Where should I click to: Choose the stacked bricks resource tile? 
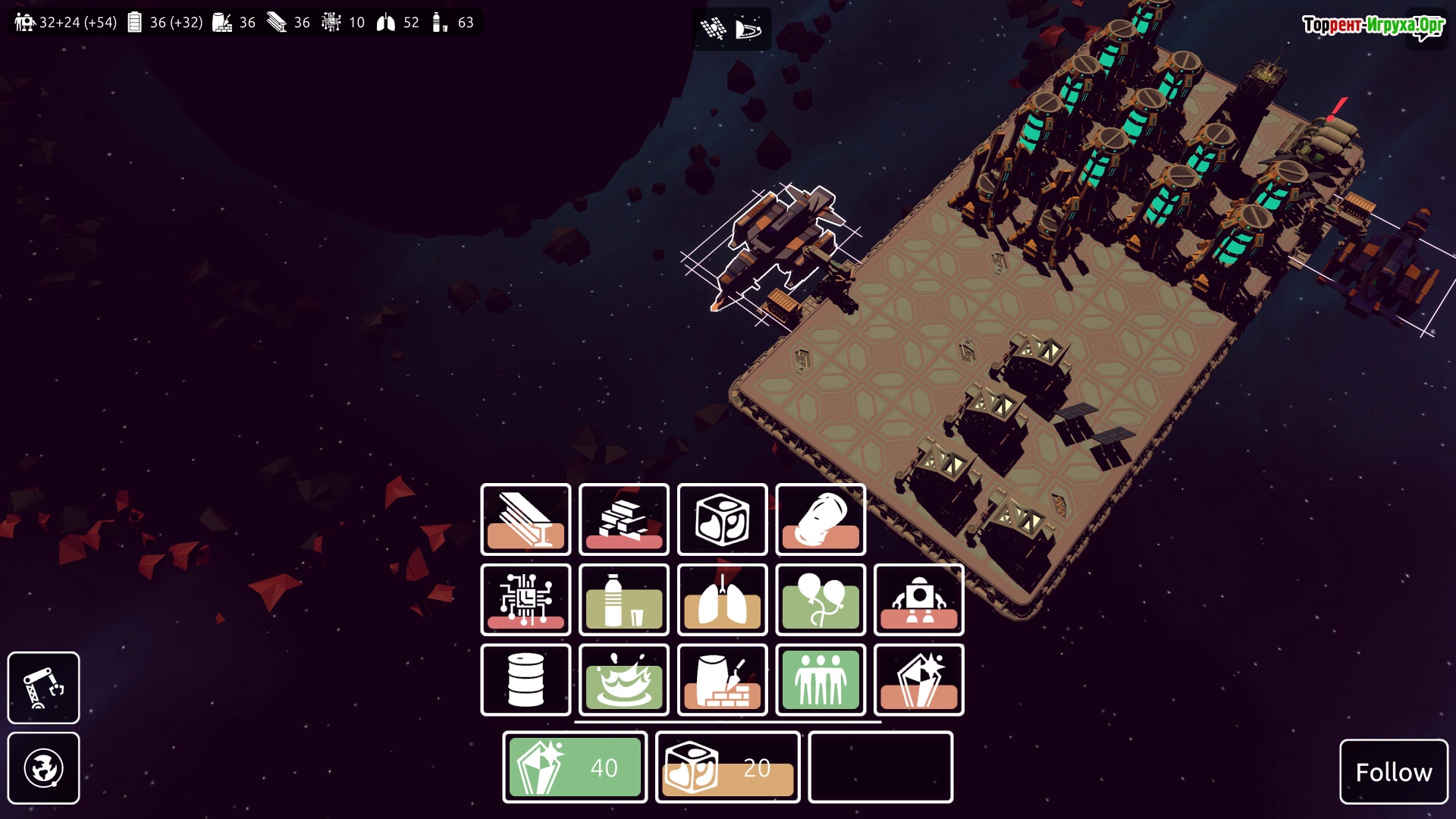point(623,519)
